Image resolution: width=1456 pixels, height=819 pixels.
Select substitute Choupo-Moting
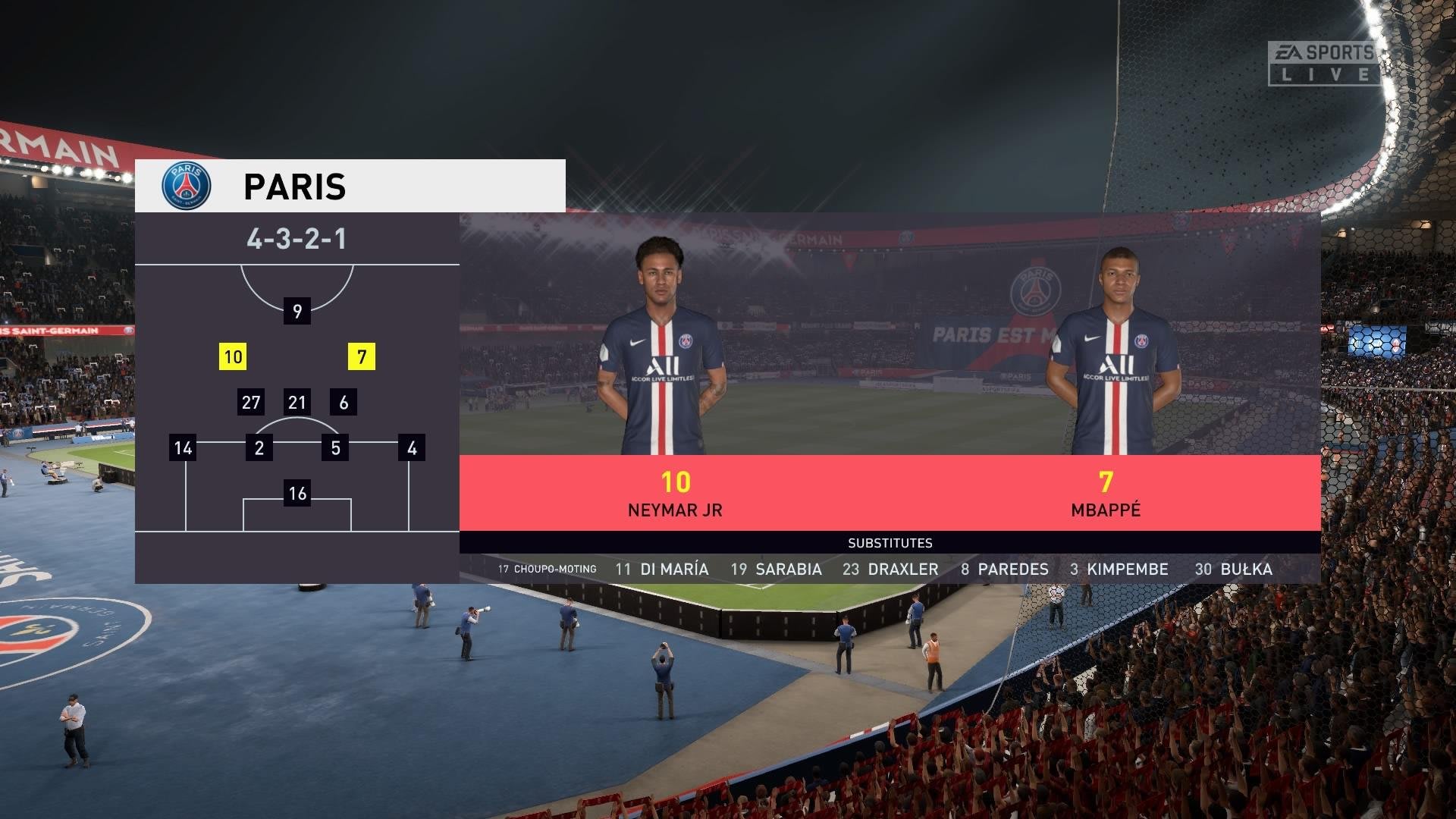[x=548, y=569]
